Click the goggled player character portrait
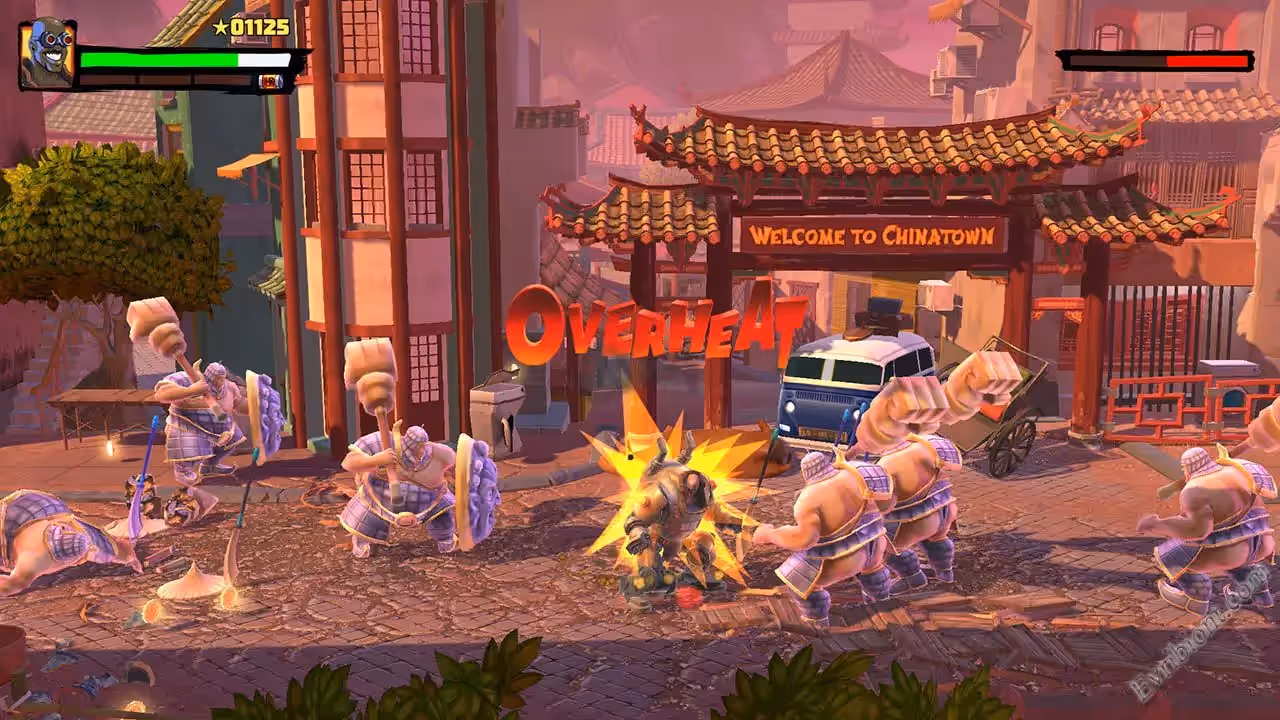Viewport: 1280px width, 720px height. point(46,53)
